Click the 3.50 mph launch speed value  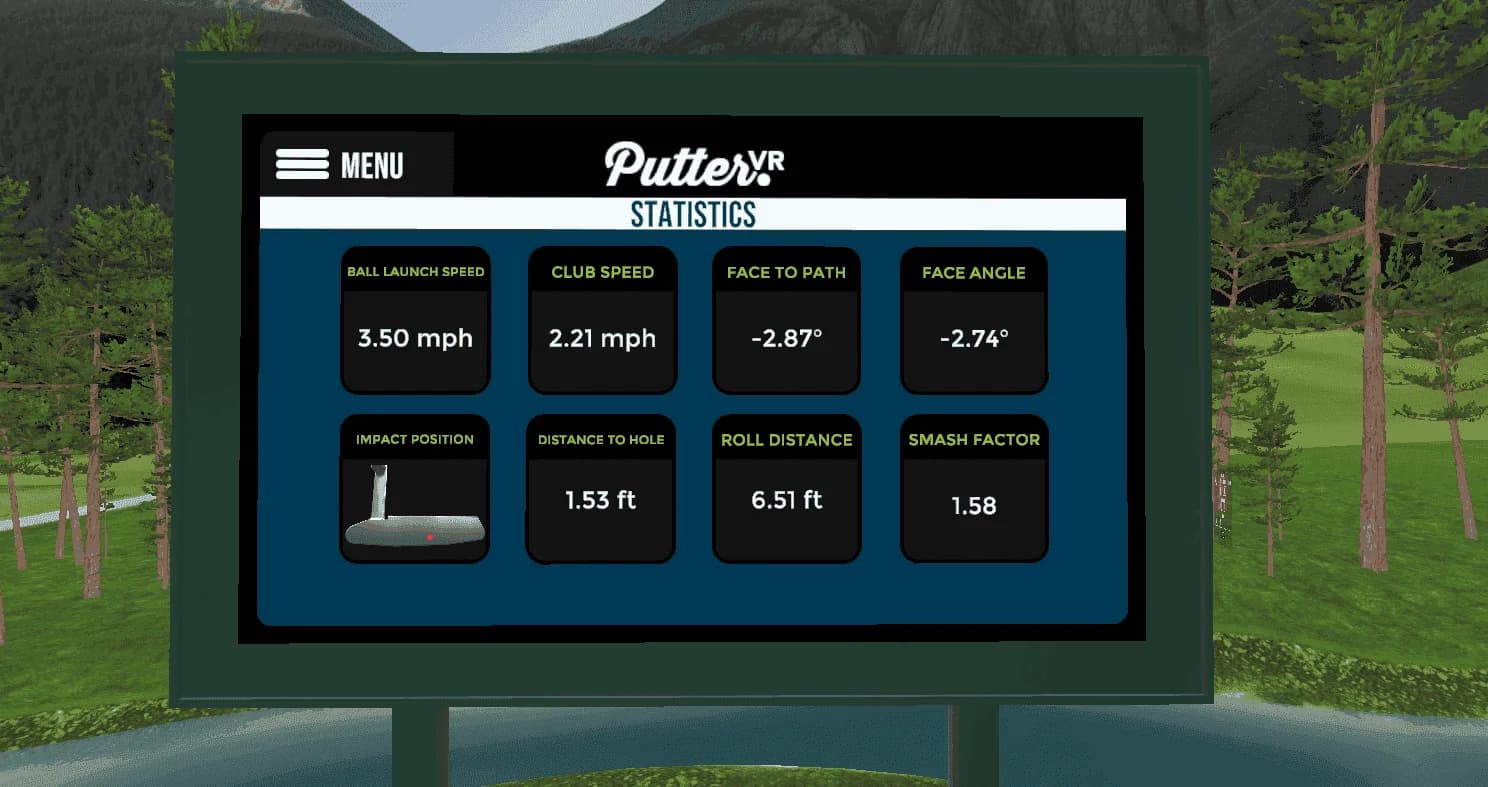(415, 339)
